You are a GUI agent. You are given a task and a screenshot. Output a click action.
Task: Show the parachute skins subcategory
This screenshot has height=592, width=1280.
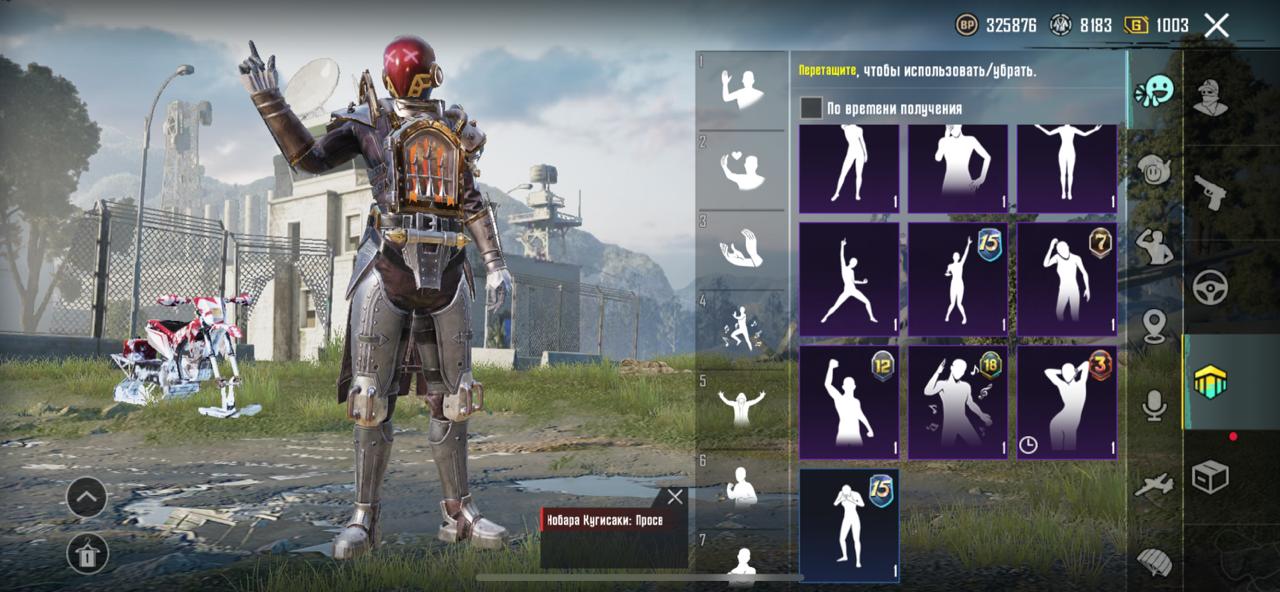pyautogui.click(x=1155, y=560)
